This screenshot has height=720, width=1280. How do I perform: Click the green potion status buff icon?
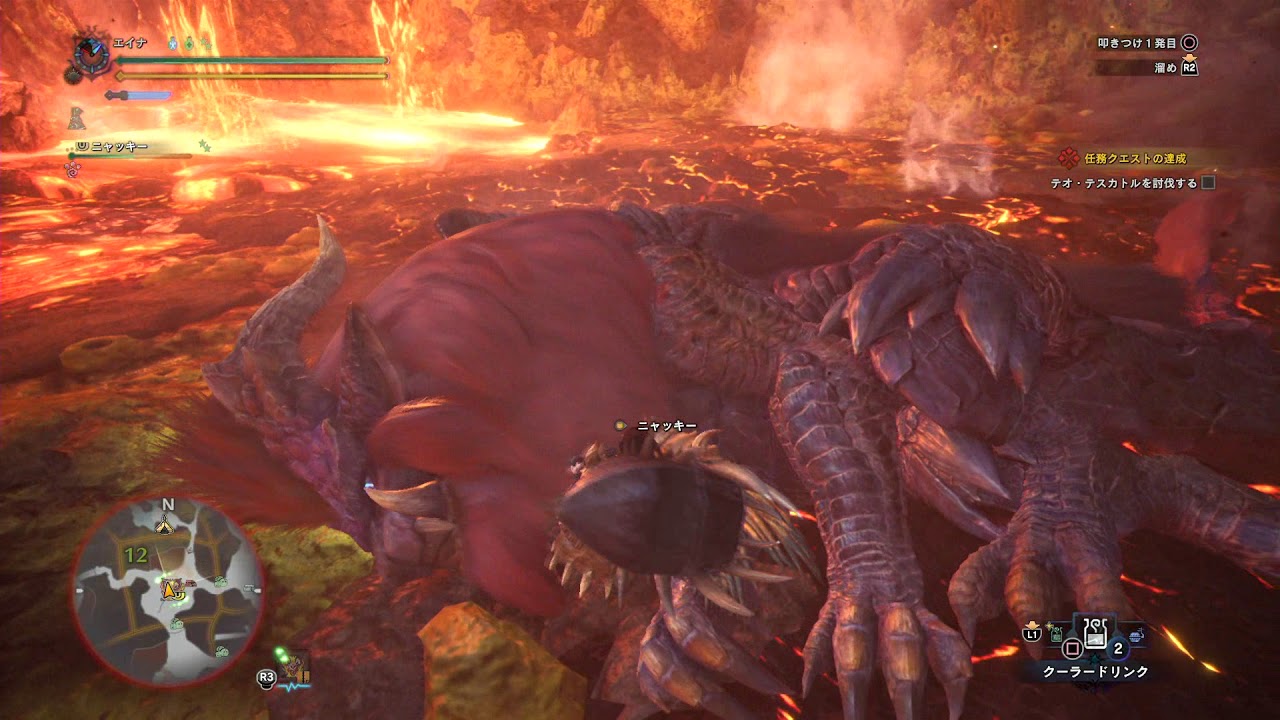point(189,44)
